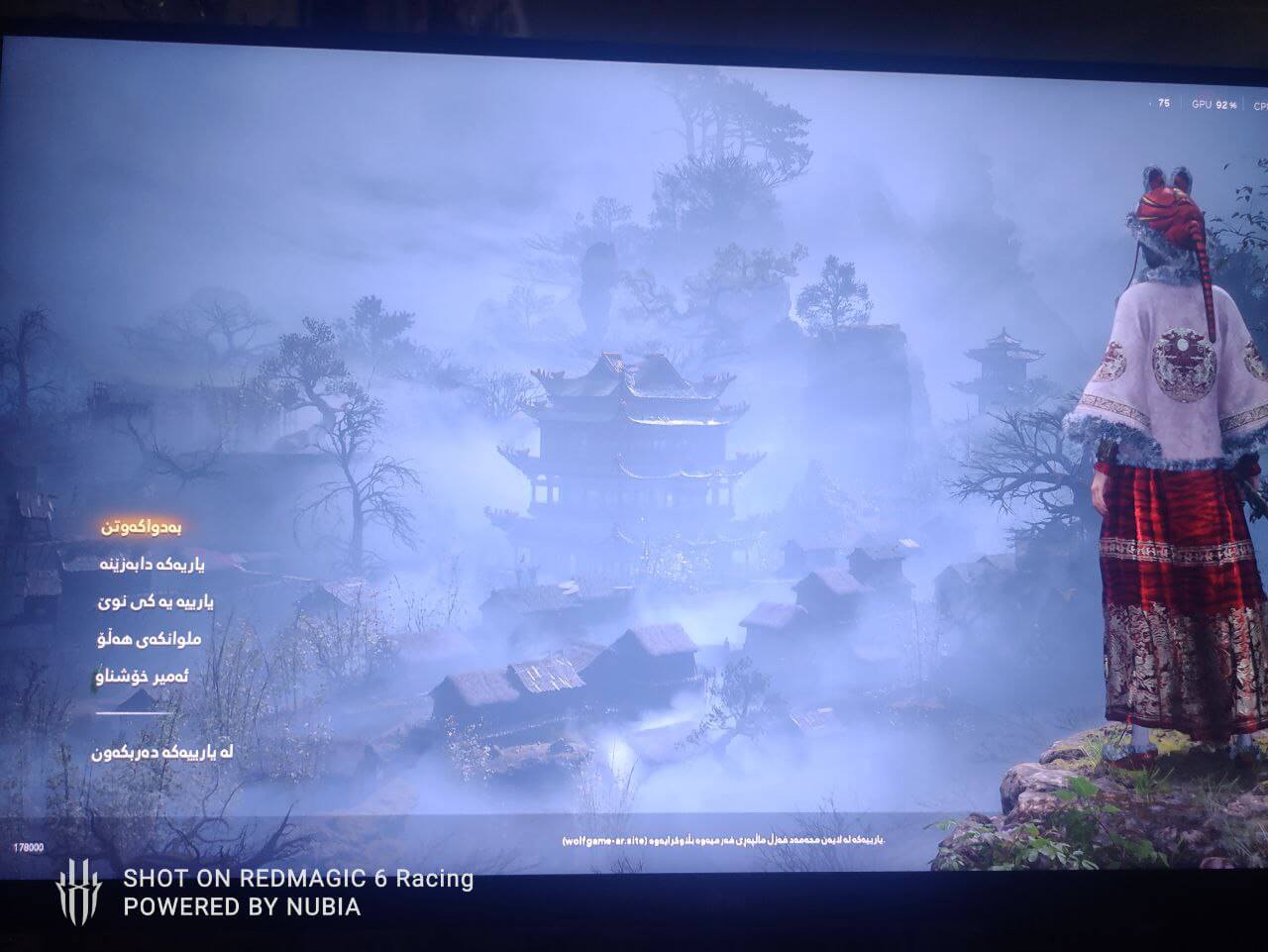Click the number 178000 at bottom left

click(x=29, y=848)
